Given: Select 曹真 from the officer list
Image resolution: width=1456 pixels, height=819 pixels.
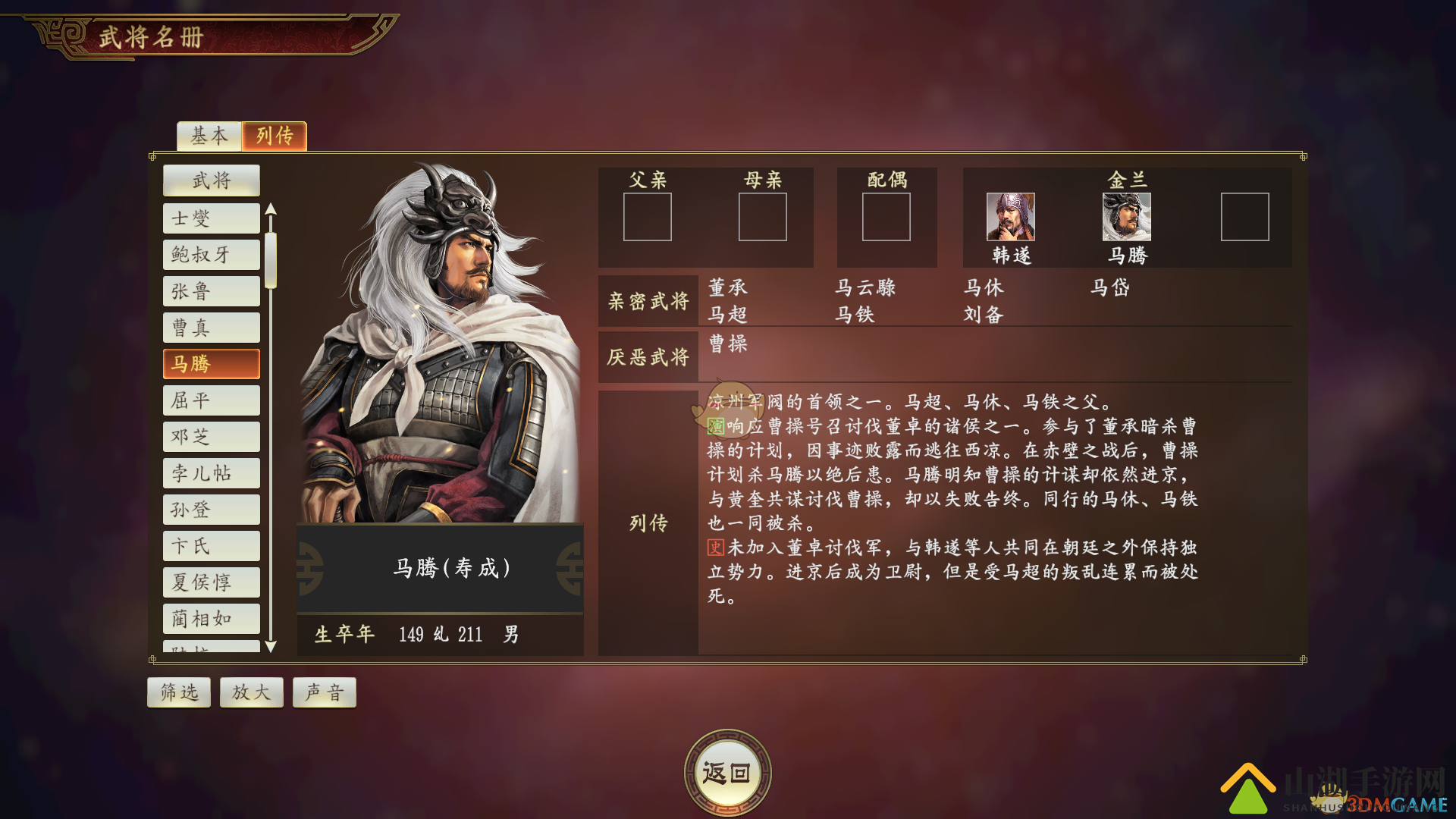Looking at the screenshot, I should coord(211,328).
